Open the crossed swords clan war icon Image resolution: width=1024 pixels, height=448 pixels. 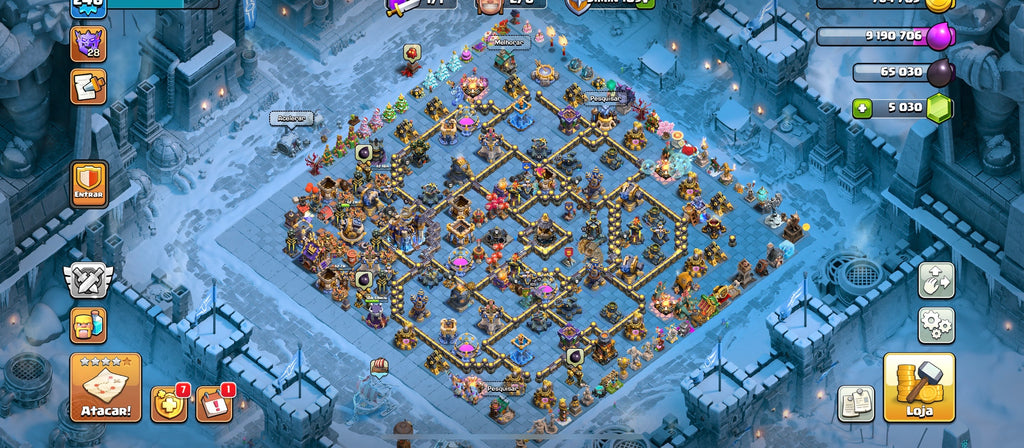[88, 280]
